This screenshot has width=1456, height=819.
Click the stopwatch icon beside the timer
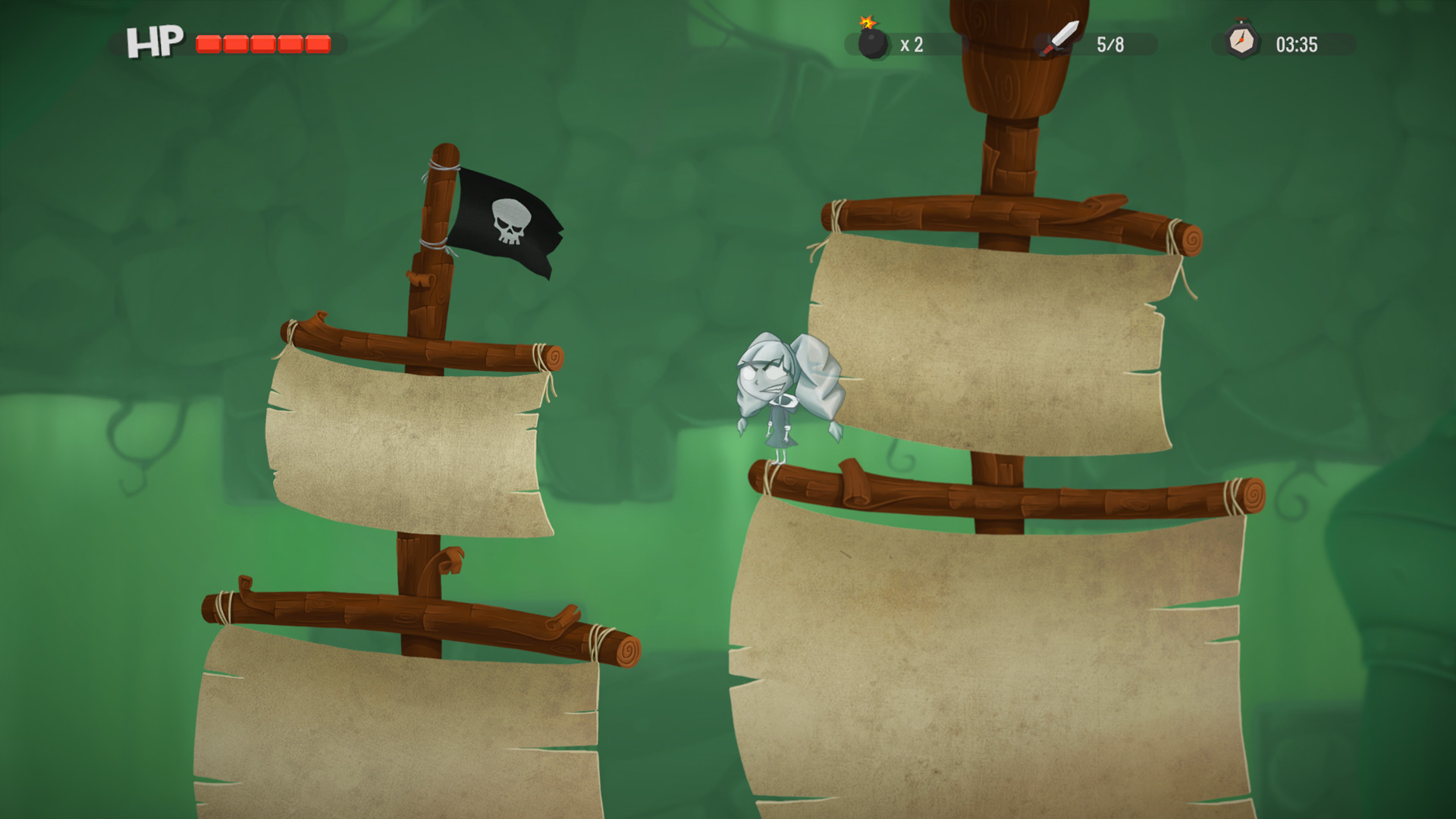(x=1241, y=41)
